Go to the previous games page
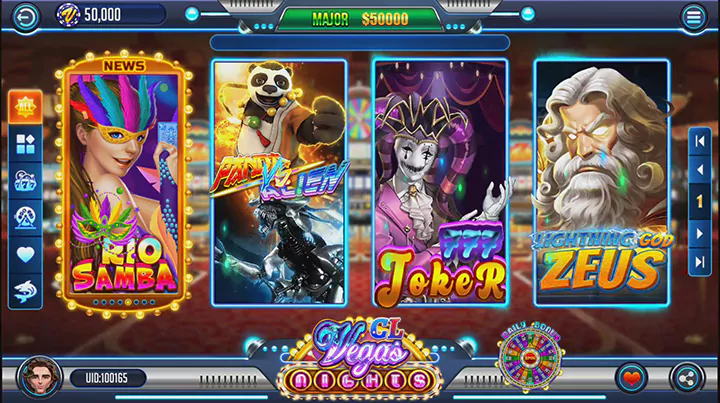The height and width of the screenshot is (403, 720). pos(700,171)
